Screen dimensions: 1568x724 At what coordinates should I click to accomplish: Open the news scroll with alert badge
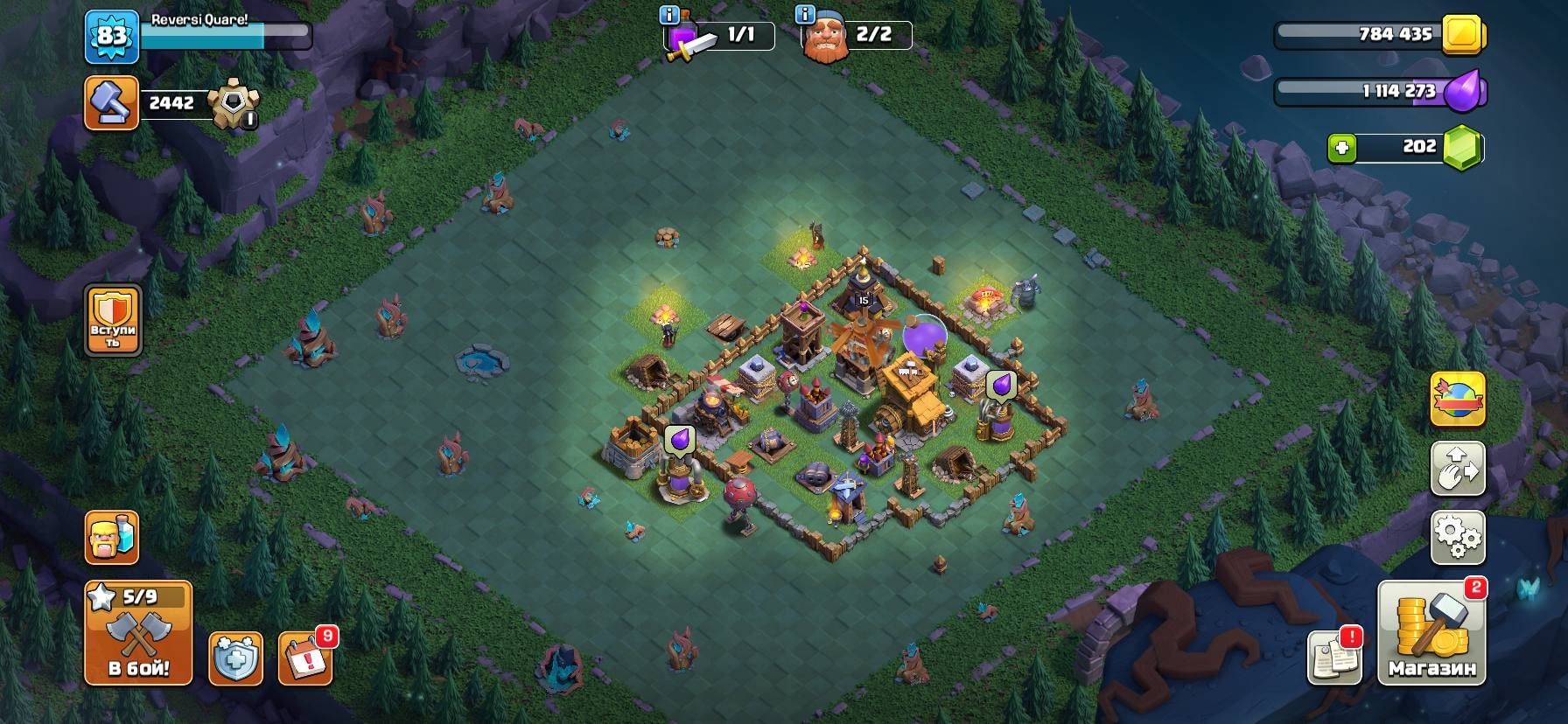(x=1334, y=657)
